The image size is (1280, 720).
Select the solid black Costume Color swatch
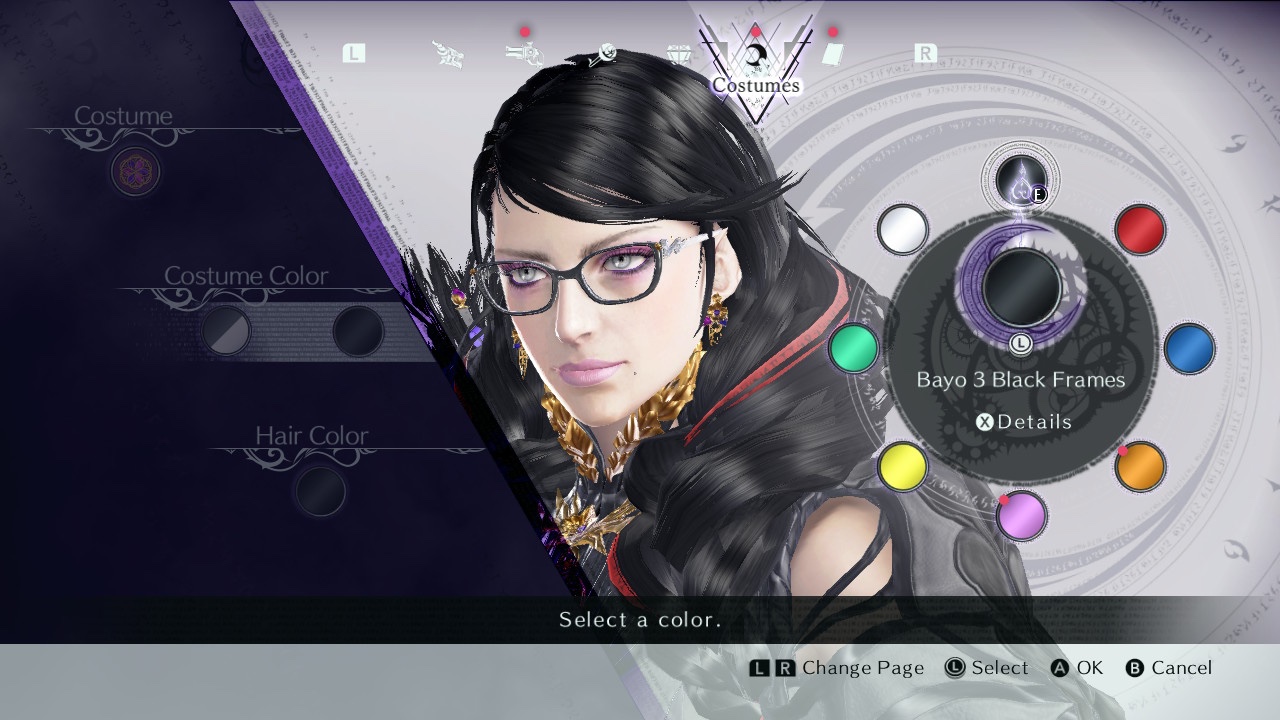(357, 332)
